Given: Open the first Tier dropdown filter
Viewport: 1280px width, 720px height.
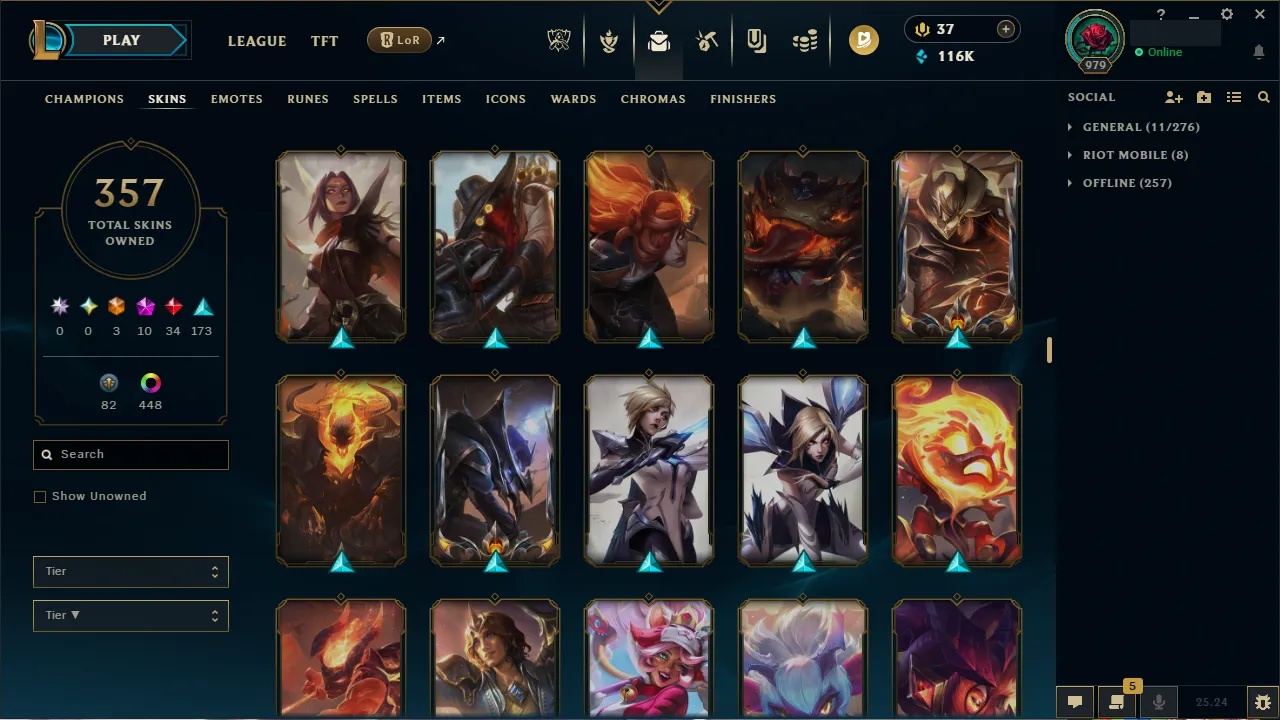Looking at the screenshot, I should point(130,571).
